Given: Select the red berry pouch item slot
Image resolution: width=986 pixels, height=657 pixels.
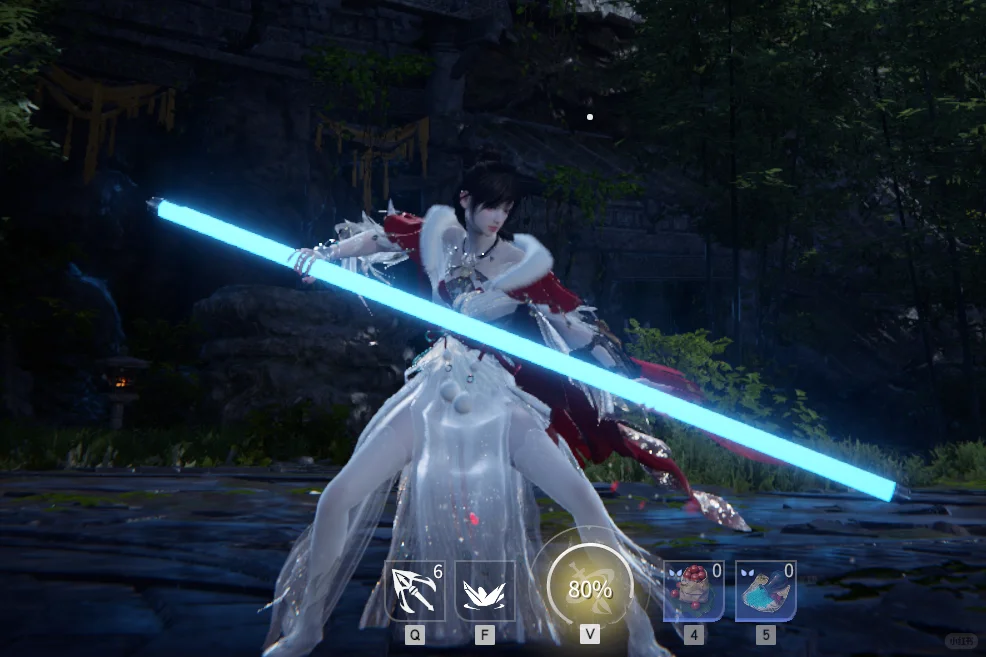Looking at the screenshot, I should 693,591.
